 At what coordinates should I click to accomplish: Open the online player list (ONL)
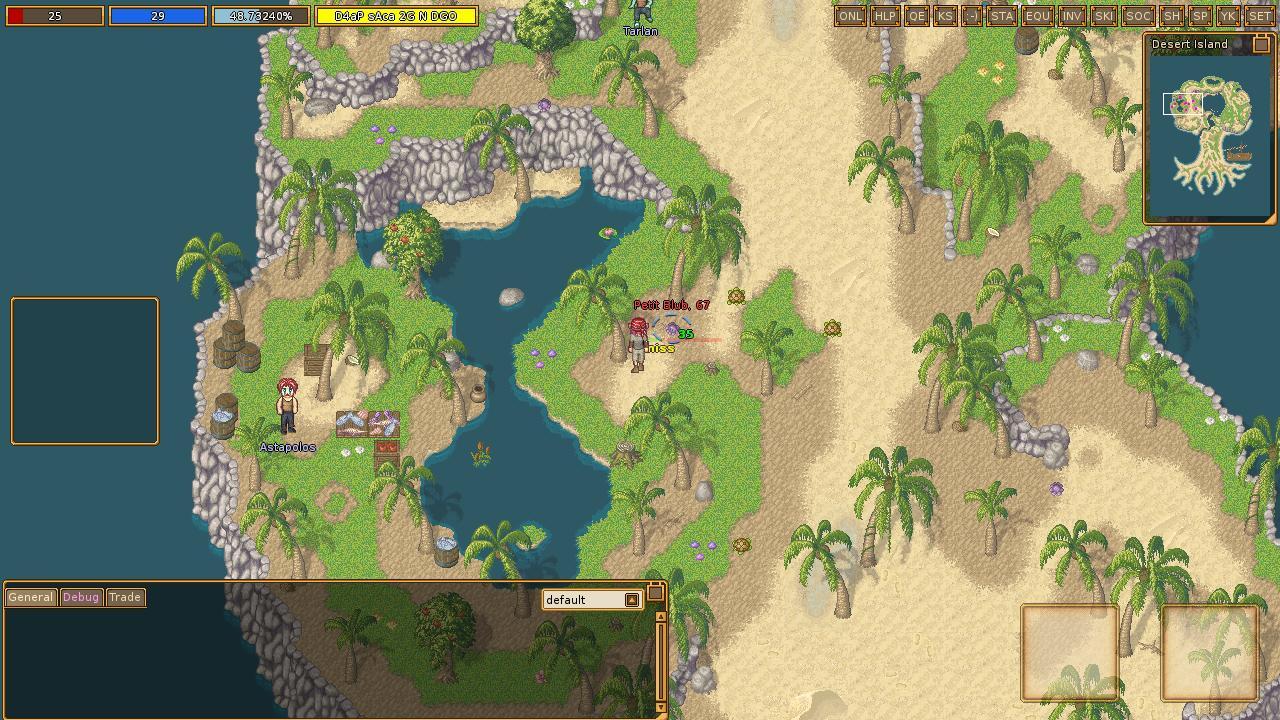[x=852, y=16]
